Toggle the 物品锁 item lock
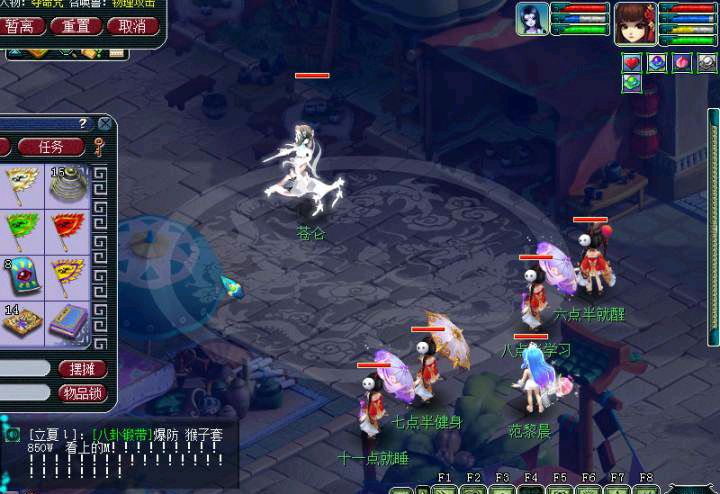 (x=82, y=393)
